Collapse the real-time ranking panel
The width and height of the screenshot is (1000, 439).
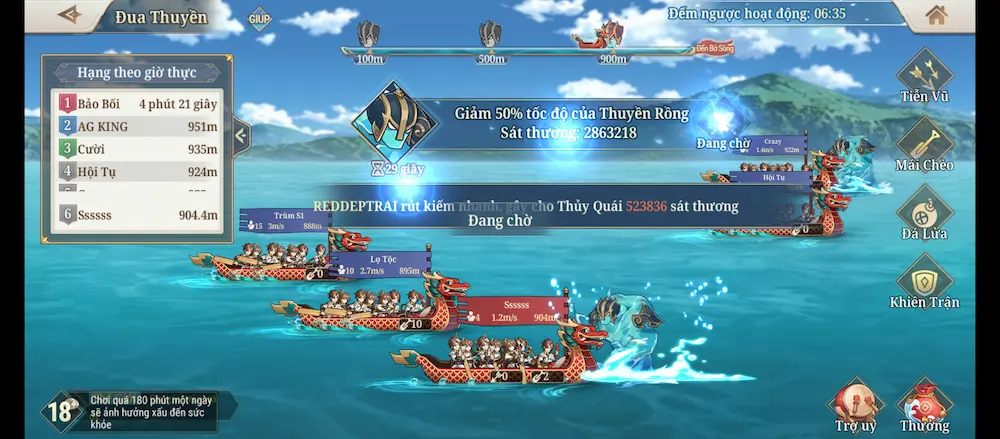point(241,135)
